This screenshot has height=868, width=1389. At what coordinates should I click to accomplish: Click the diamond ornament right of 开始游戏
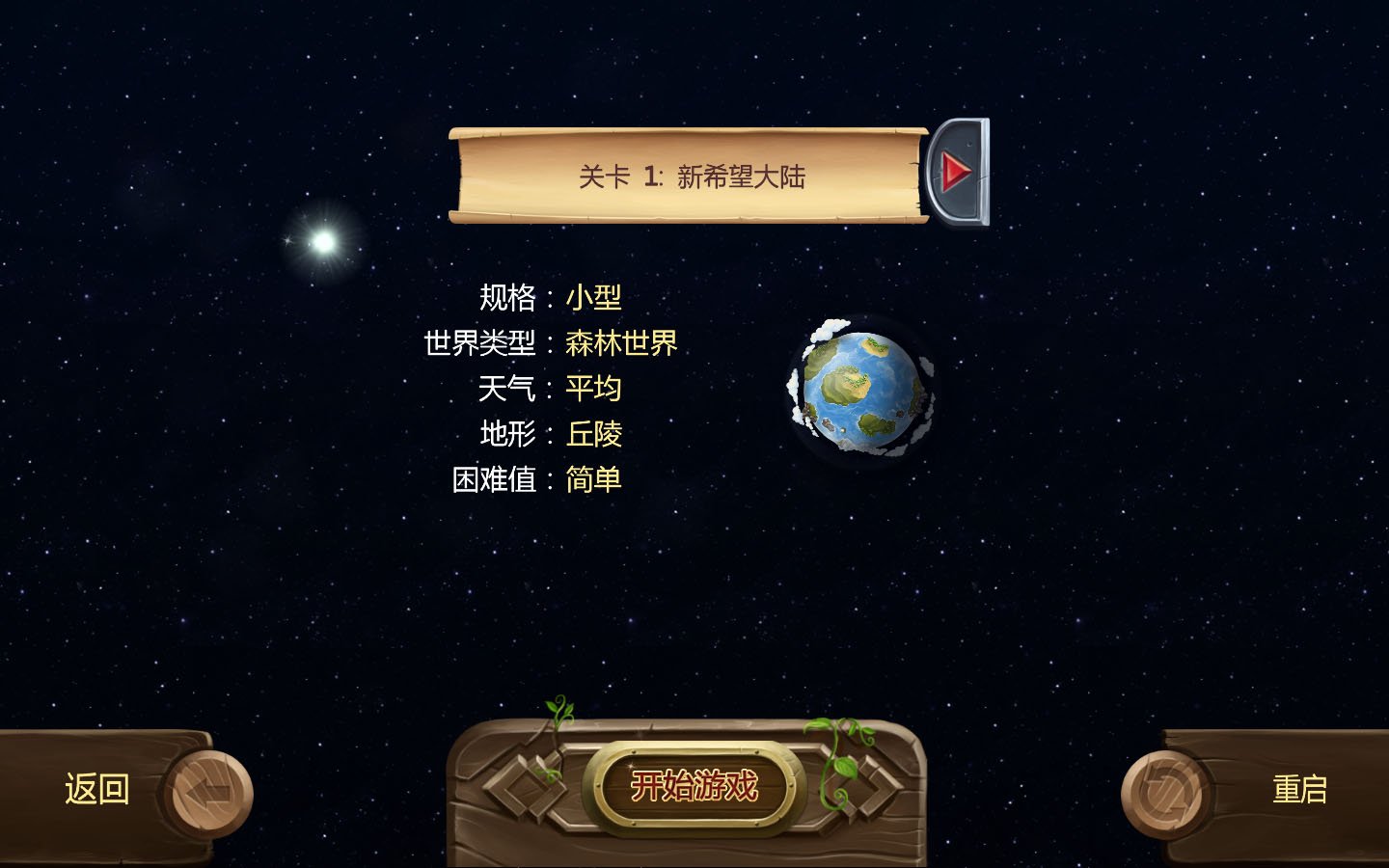[x=865, y=786]
